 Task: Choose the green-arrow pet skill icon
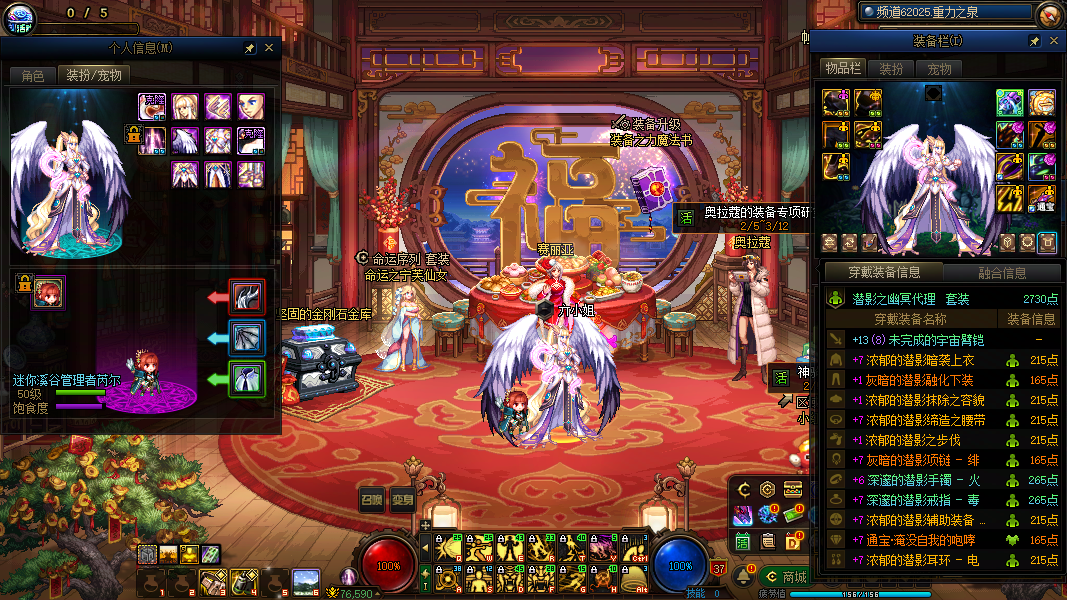pos(247,379)
